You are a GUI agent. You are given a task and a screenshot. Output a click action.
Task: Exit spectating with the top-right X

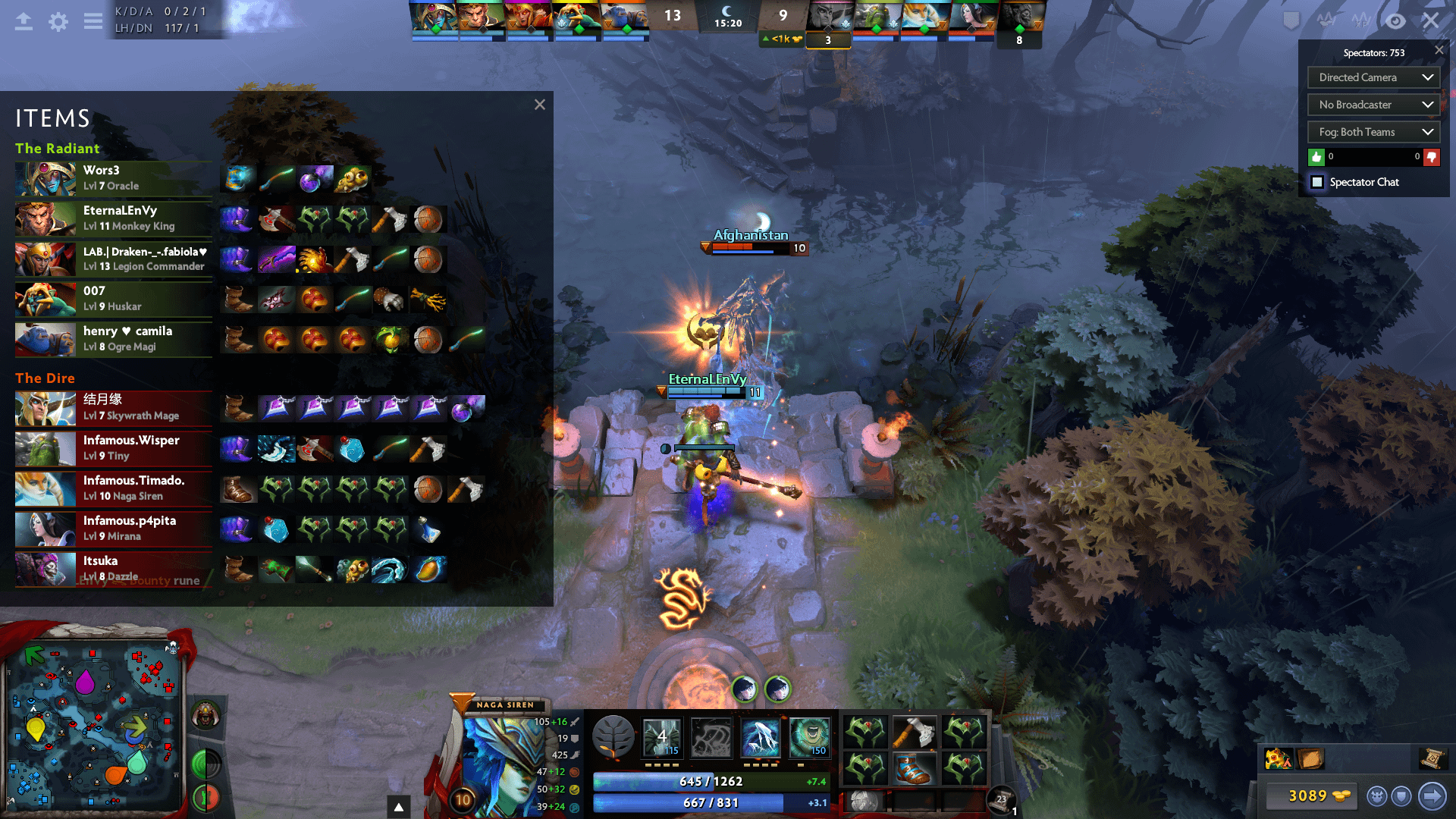1430,20
